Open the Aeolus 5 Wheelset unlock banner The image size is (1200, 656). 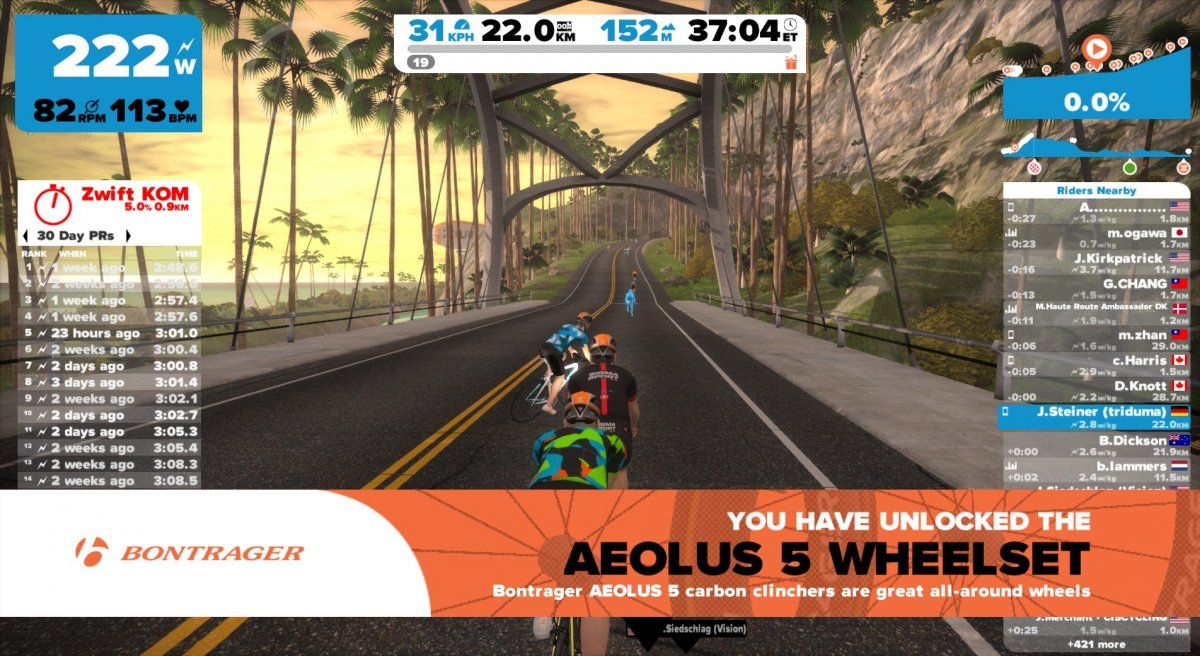(x=600, y=553)
